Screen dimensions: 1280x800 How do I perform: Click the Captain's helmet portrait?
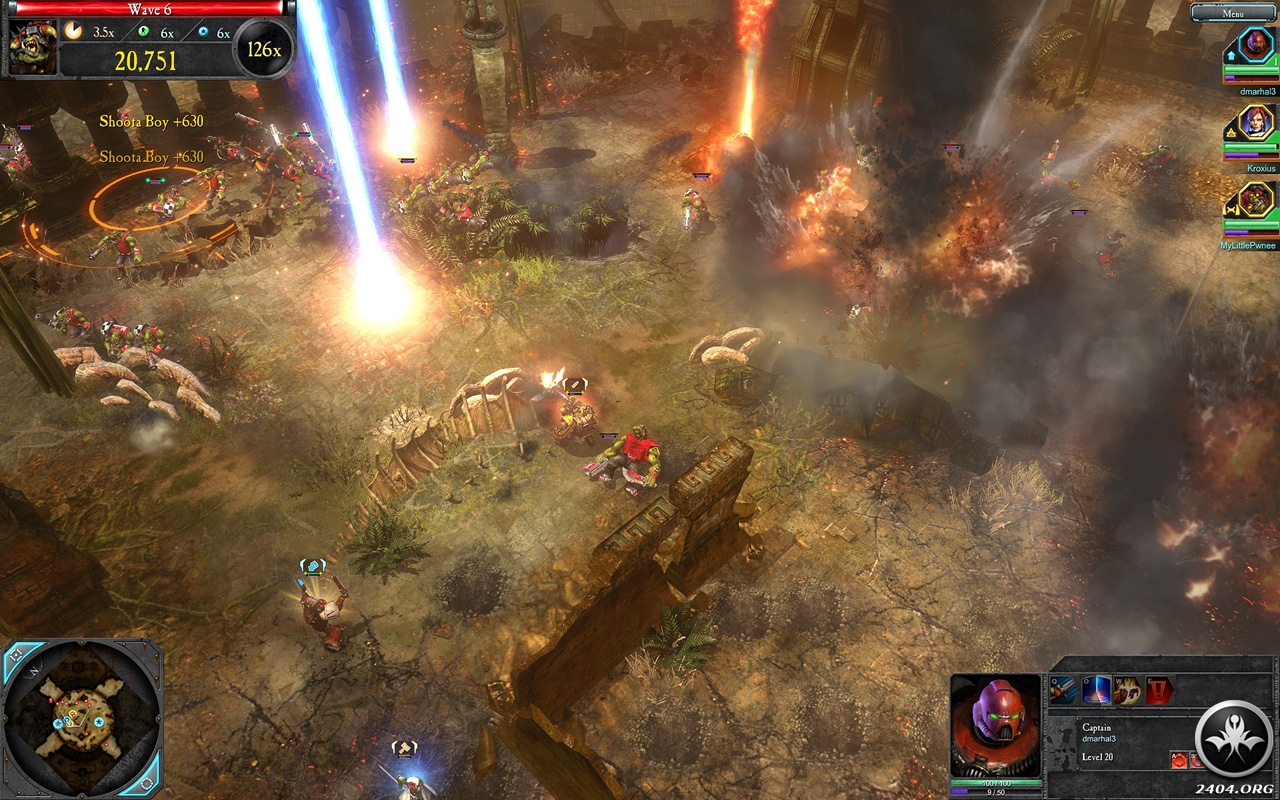995,725
